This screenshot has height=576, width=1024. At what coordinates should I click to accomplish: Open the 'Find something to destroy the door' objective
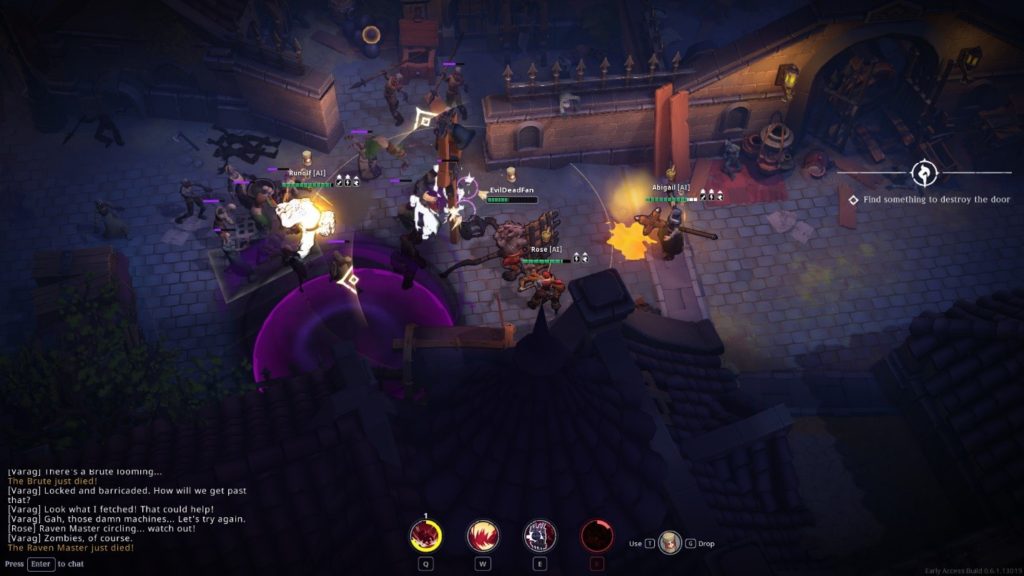(936, 200)
